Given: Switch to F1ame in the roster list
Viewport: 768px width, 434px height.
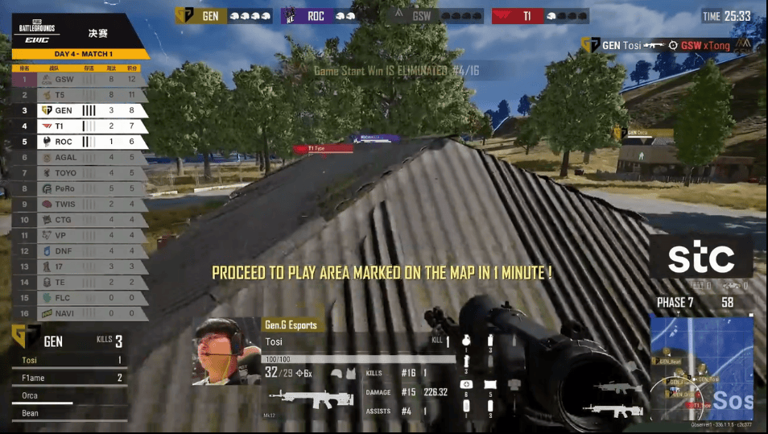Looking at the screenshot, I should pyautogui.click(x=68, y=378).
